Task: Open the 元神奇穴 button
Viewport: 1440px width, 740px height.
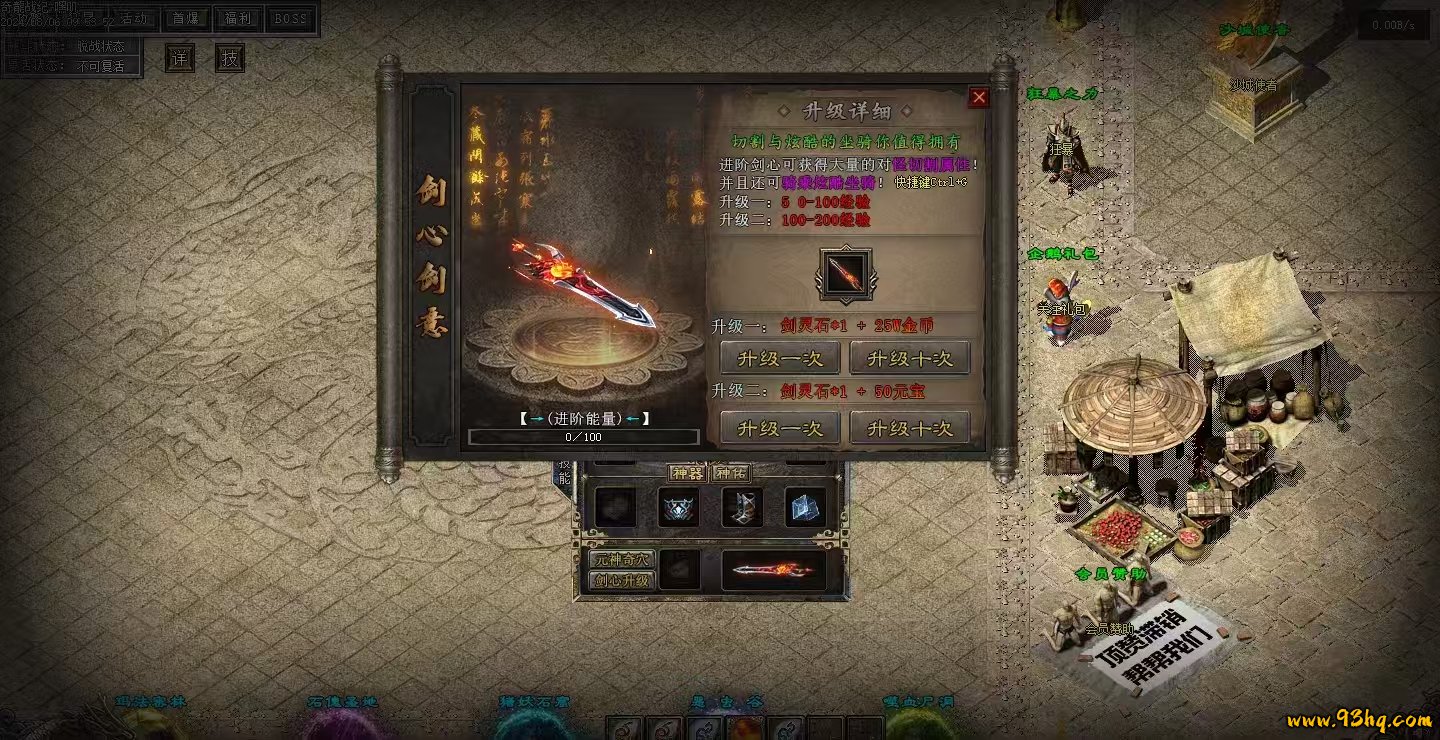Action: coord(621,560)
